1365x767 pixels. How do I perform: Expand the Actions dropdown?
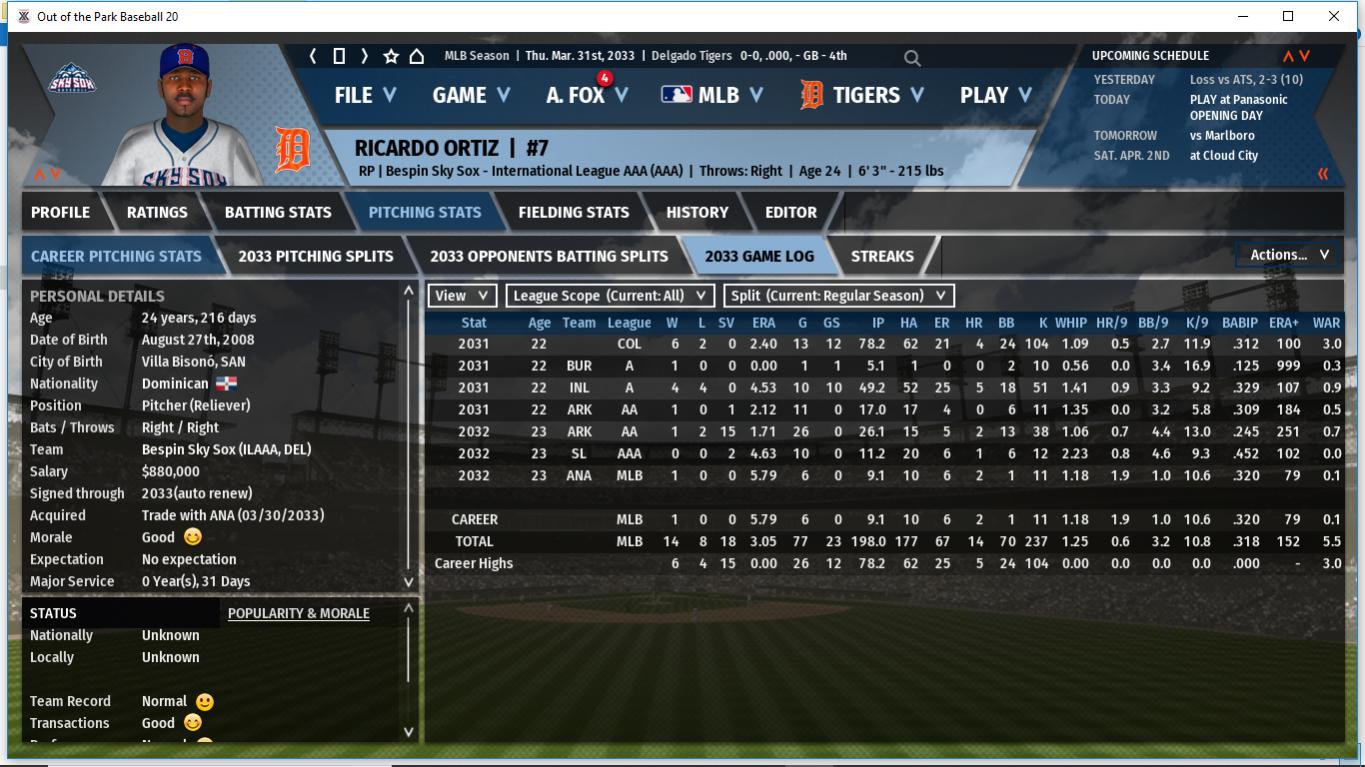pos(1289,255)
